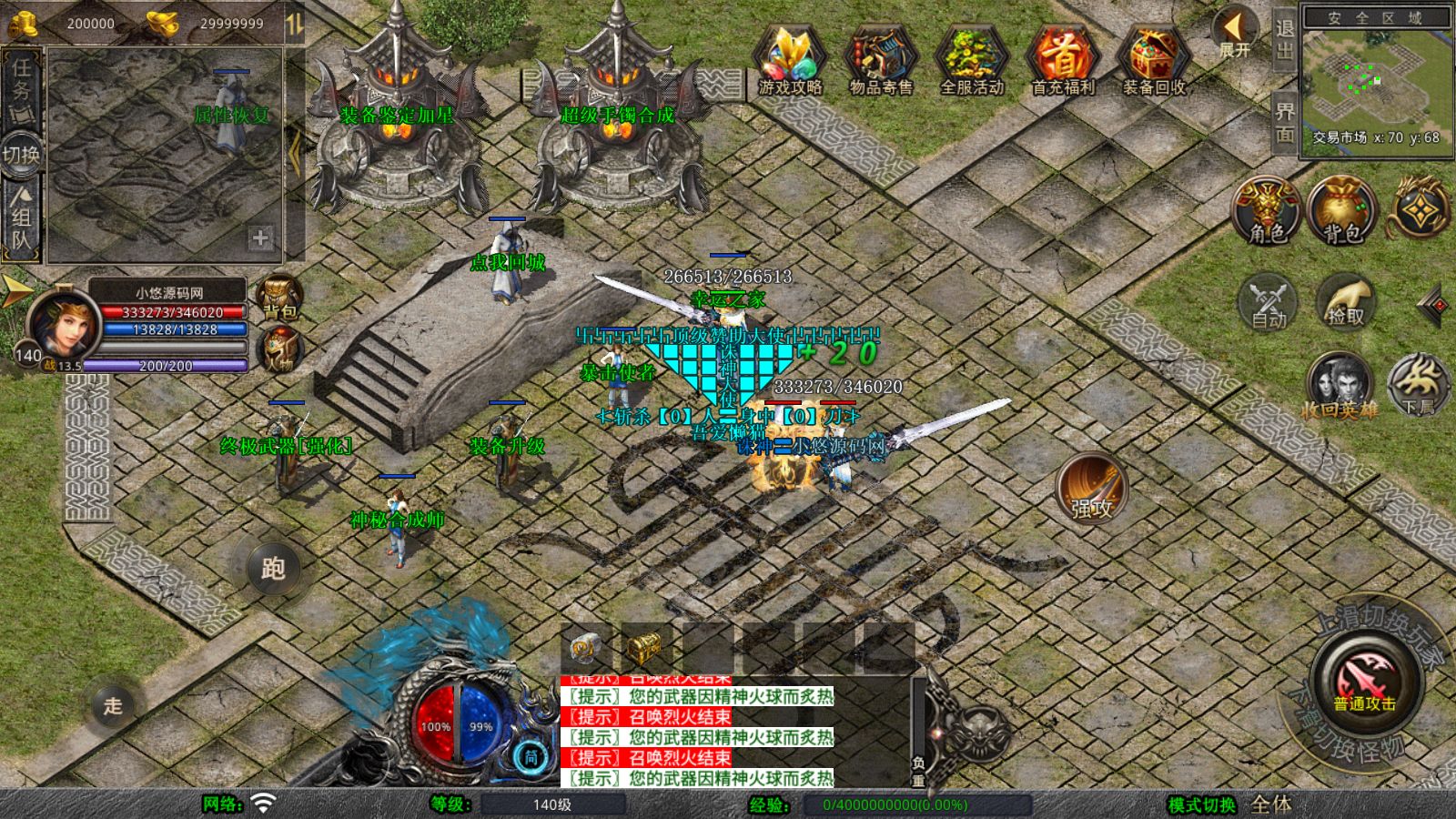
Task: Toggle the 跑 run button
Action: click(x=273, y=568)
